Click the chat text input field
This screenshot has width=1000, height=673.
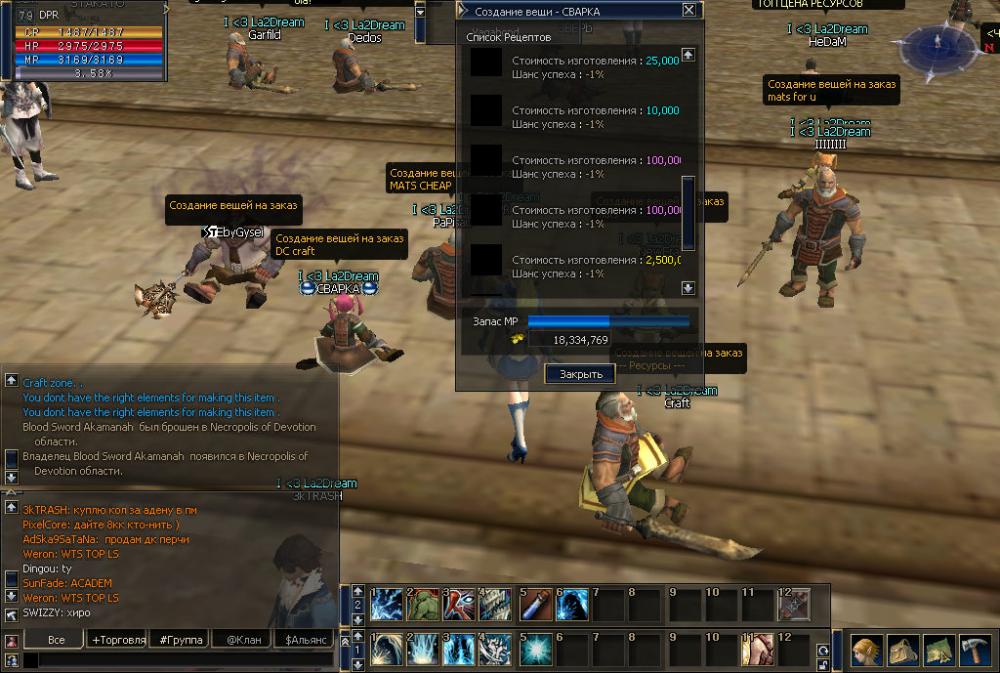coord(180,660)
